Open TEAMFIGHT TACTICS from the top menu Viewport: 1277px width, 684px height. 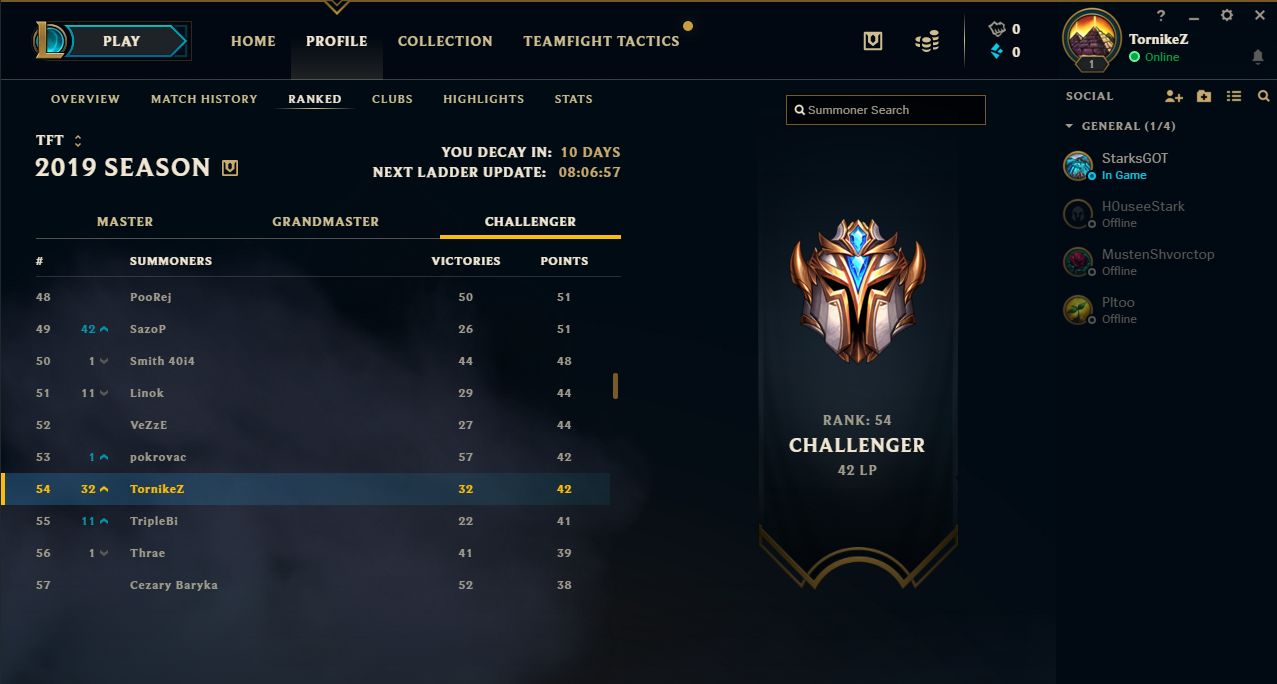[601, 41]
